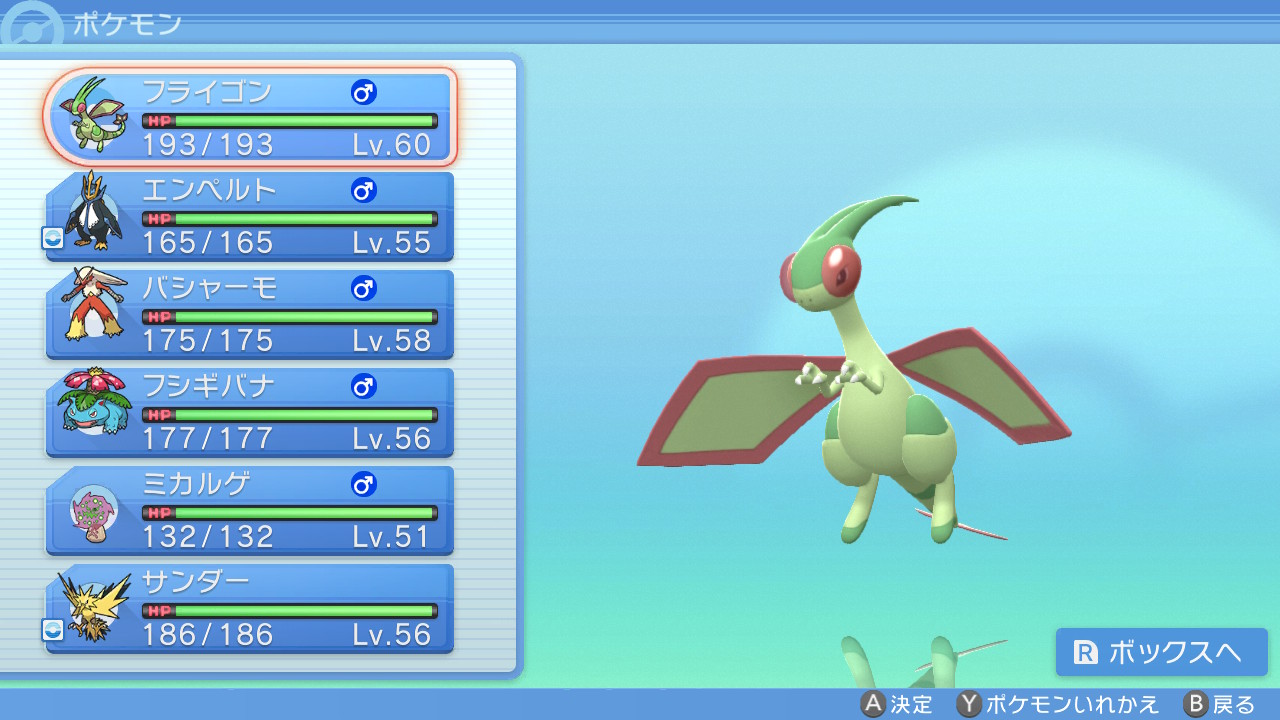Select Venusaur's male gender symbol
Screen dimensions: 1280x720
coord(366,386)
